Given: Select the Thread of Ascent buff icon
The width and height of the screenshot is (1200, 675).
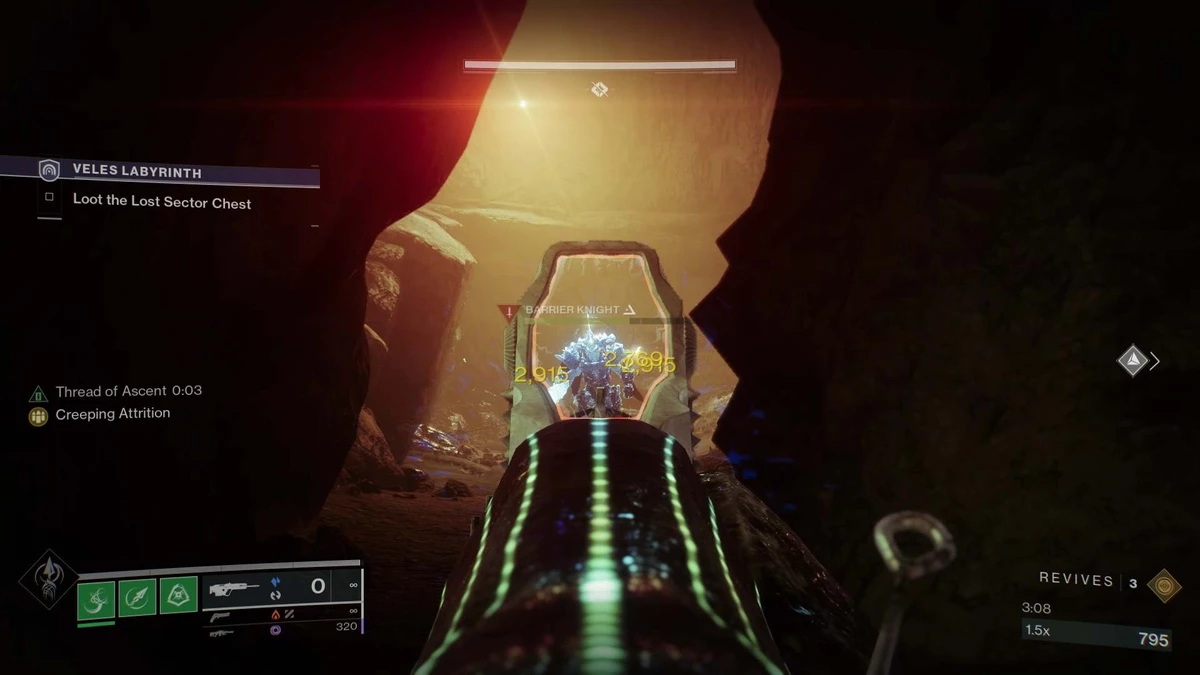Looking at the screenshot, I should pyautogui.click(x=38, y=393).
